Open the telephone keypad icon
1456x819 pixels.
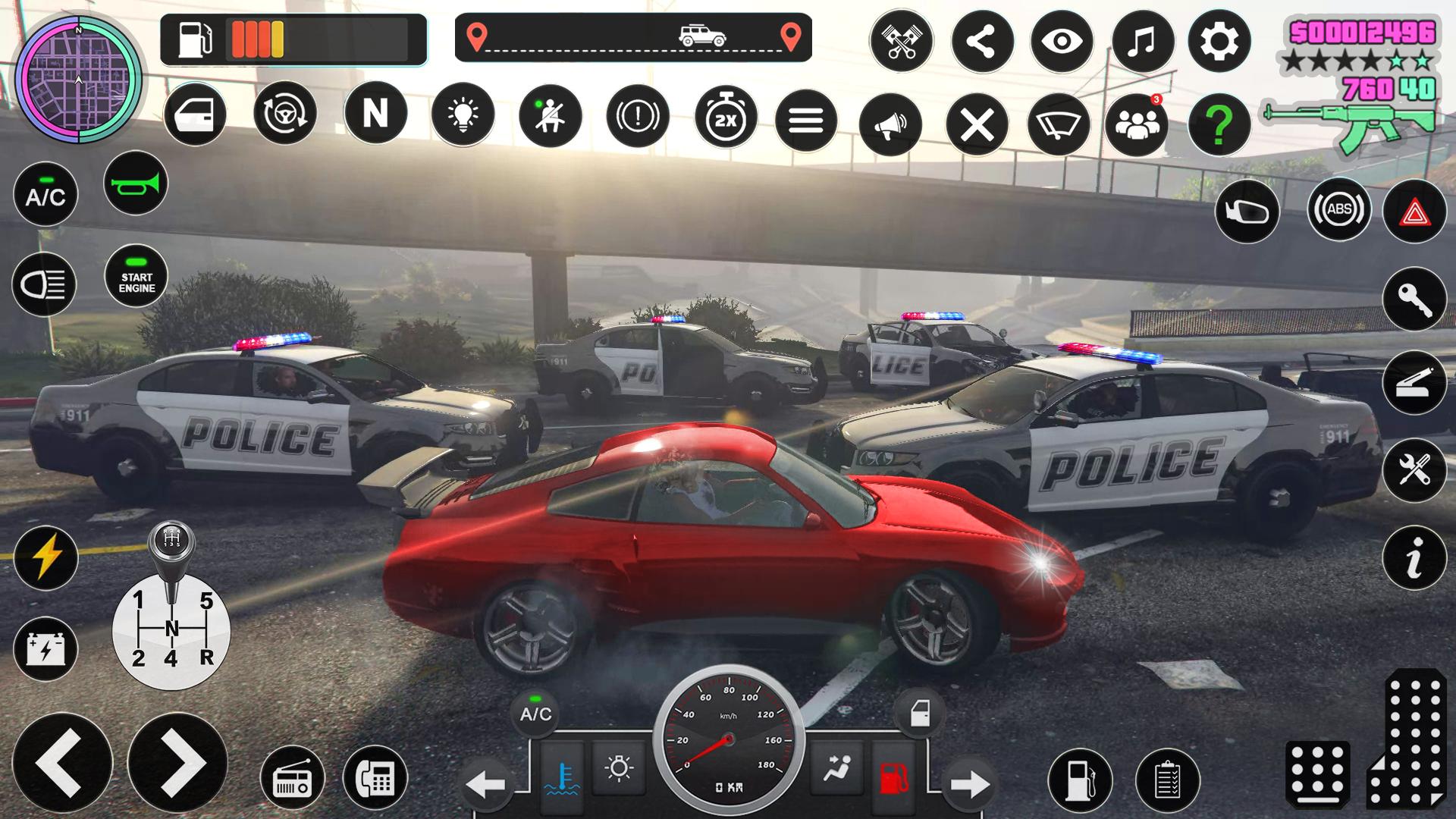click(375, 777)
